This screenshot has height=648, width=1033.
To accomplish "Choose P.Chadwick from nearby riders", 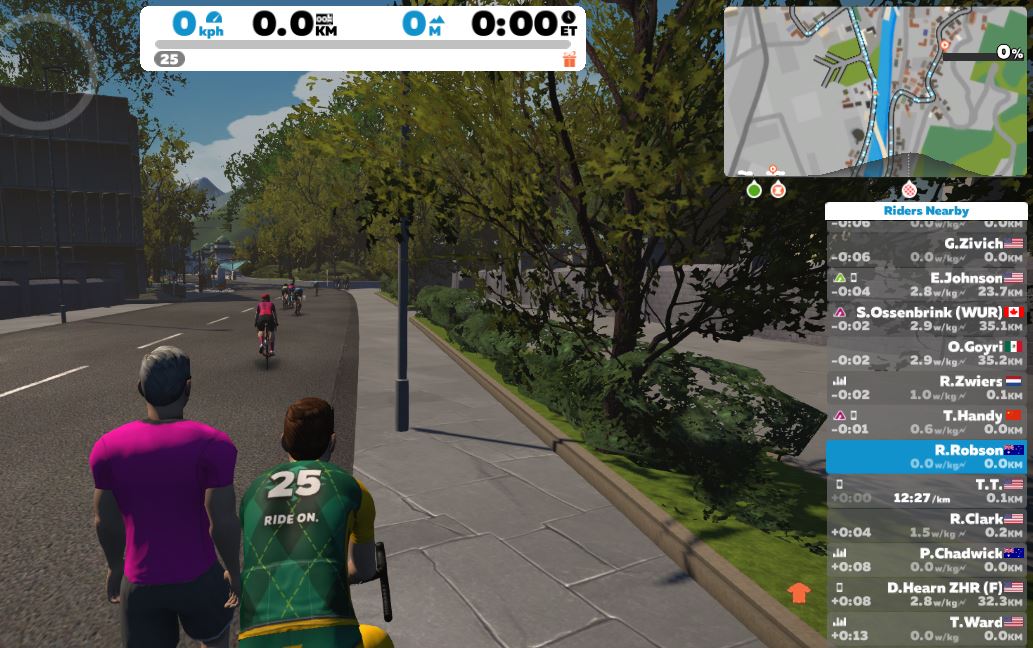I will [x=926, y=560].
